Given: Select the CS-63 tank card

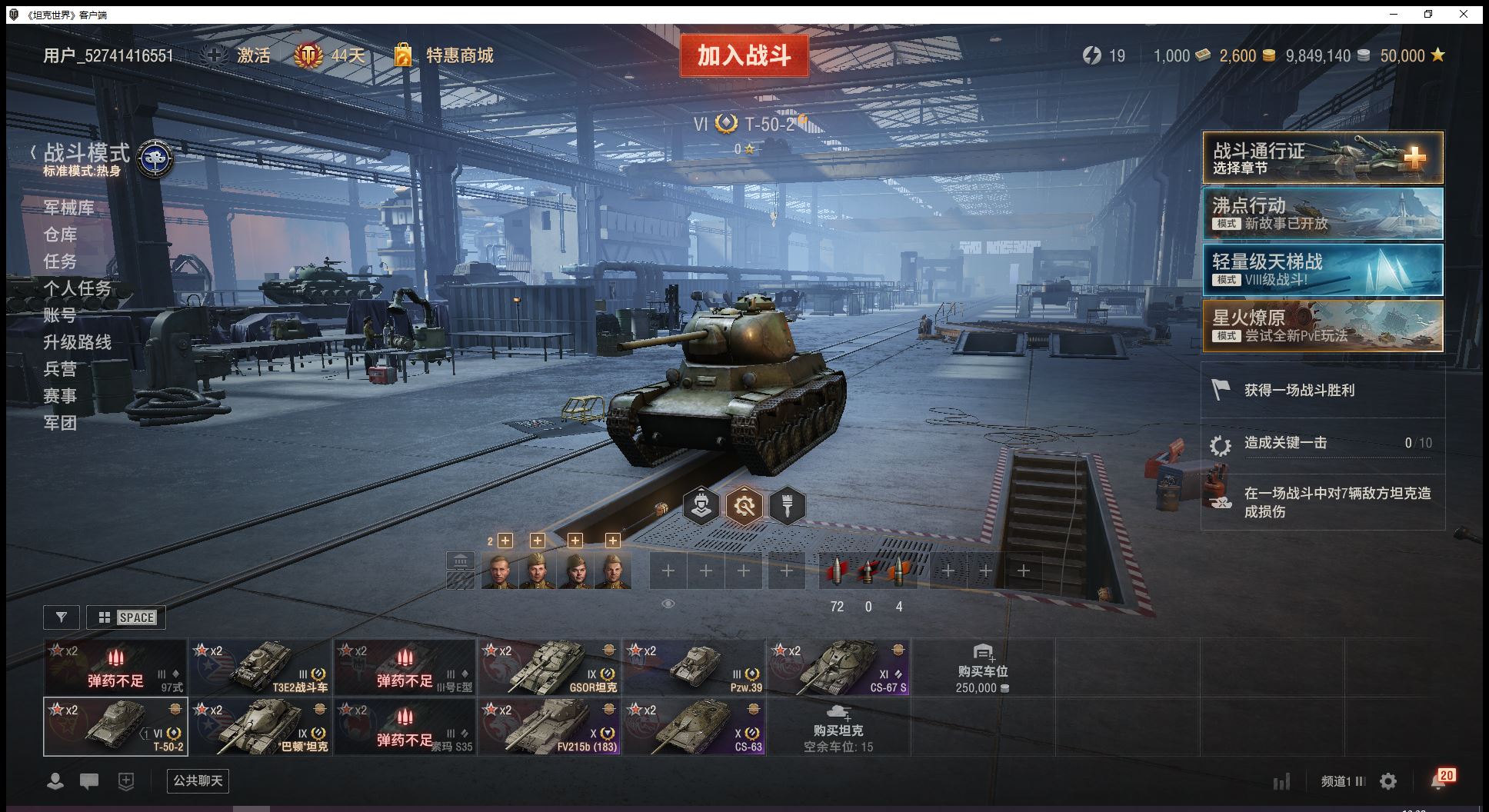Looking at the screenshot, I should [694, 726].
